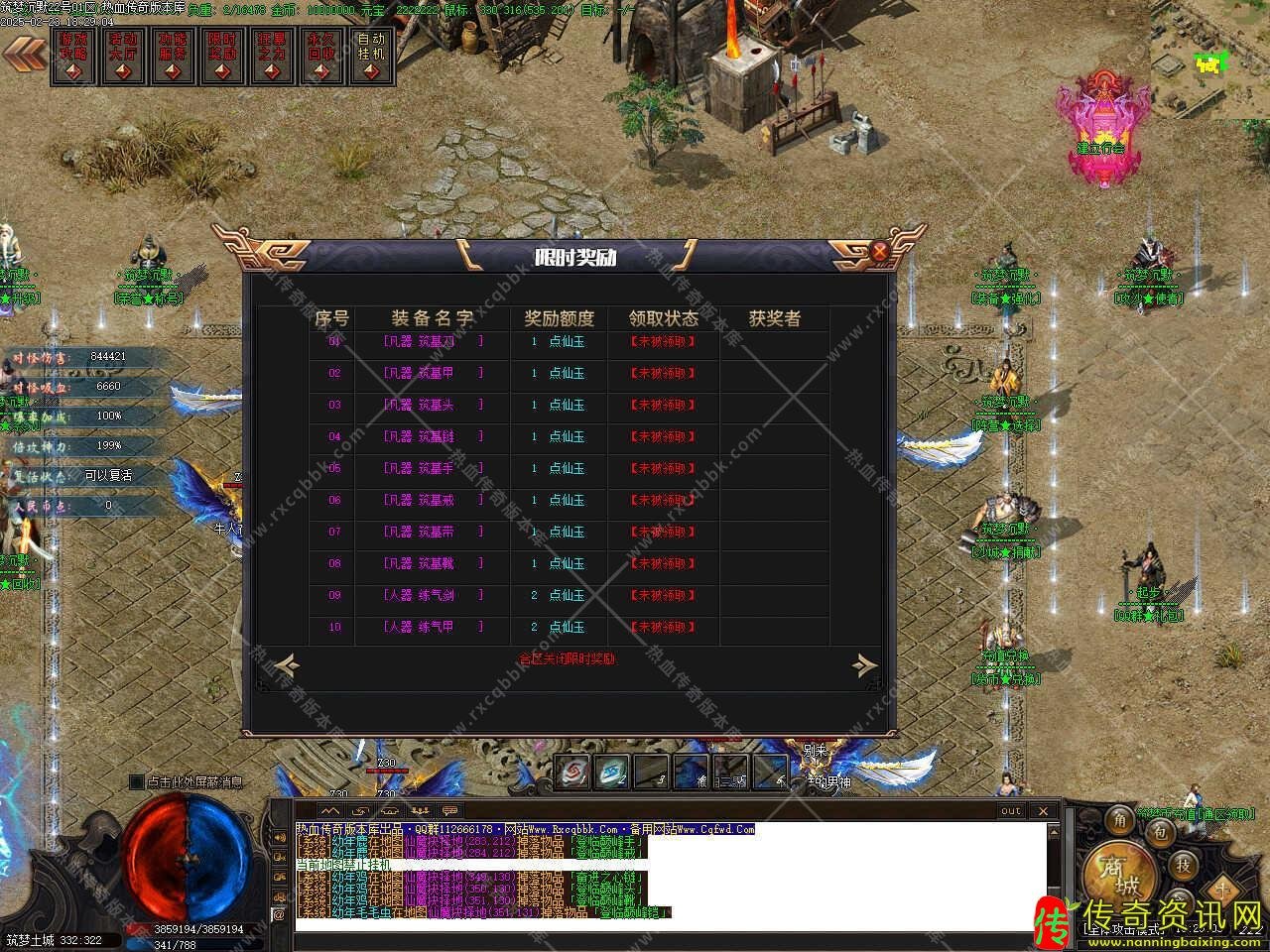Open the bag 包 button

1159,834
